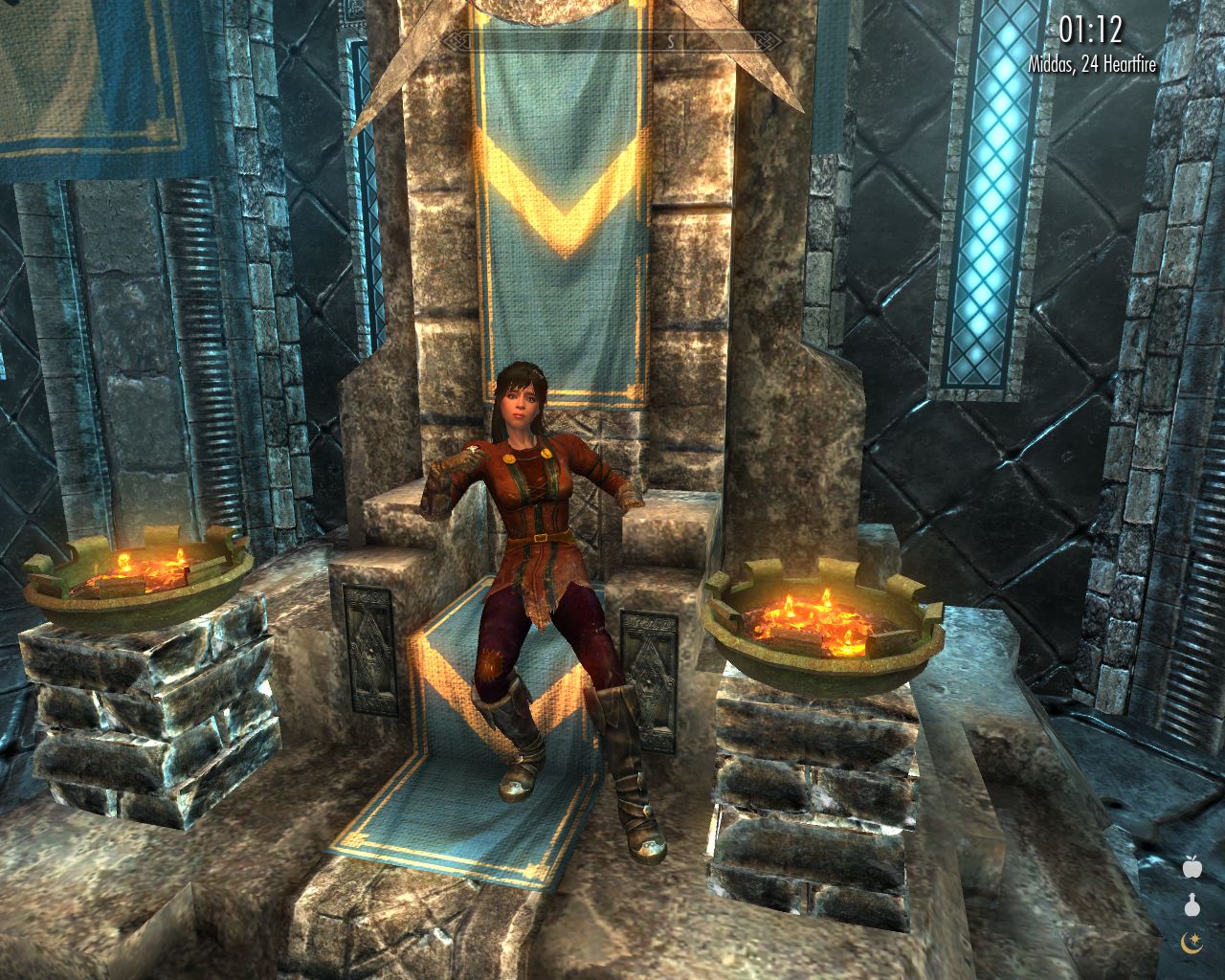Viewport: 1225px width, 980px height.
Task: Select the flask thirst status icon
Action: 1192,904
